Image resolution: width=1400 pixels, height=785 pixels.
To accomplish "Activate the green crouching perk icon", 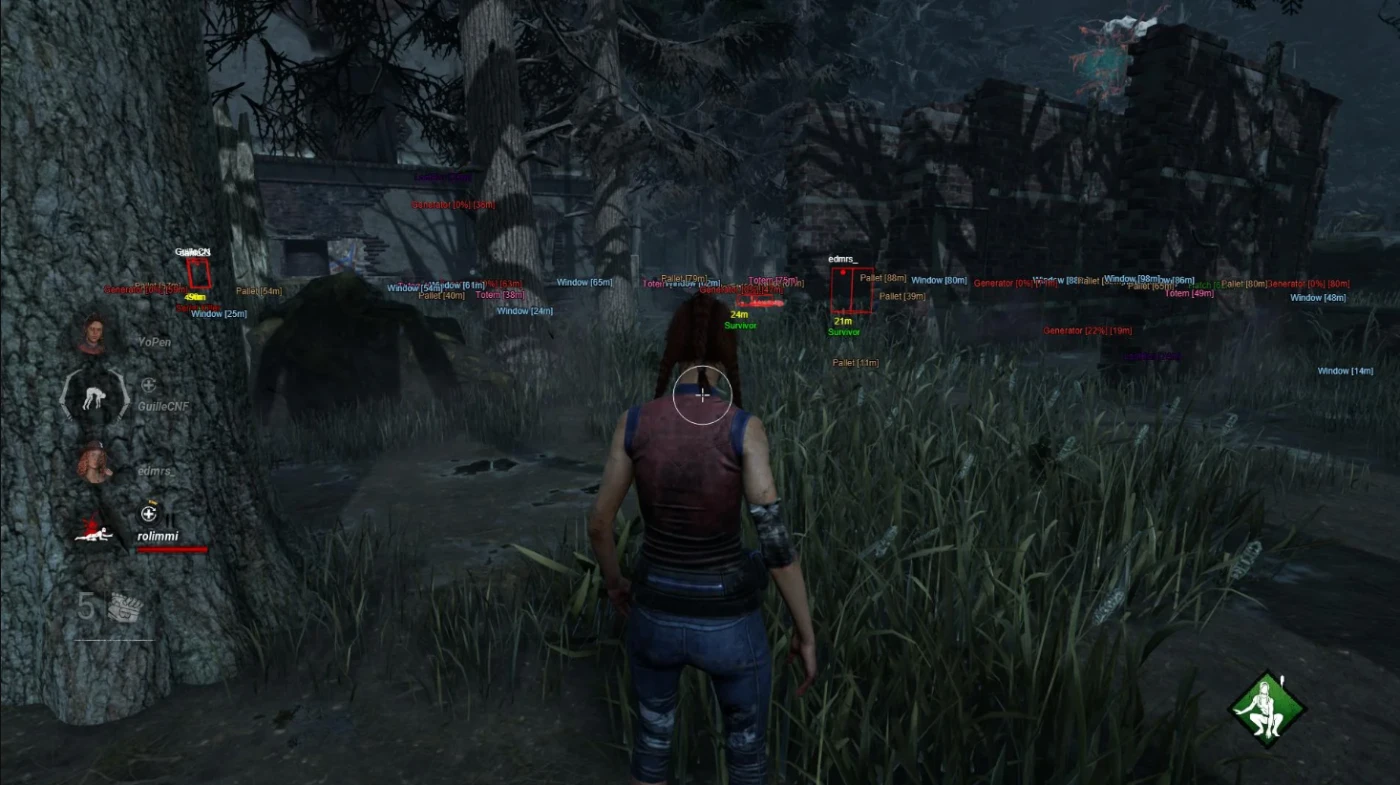I will click(1267, 709).
